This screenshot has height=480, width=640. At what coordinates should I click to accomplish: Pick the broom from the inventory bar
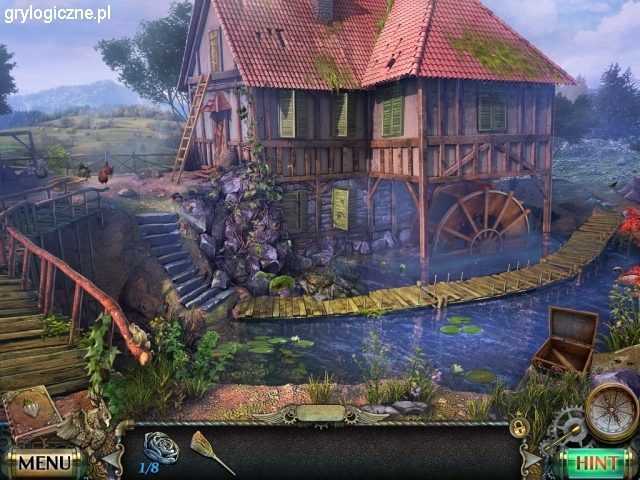point(211,450)
